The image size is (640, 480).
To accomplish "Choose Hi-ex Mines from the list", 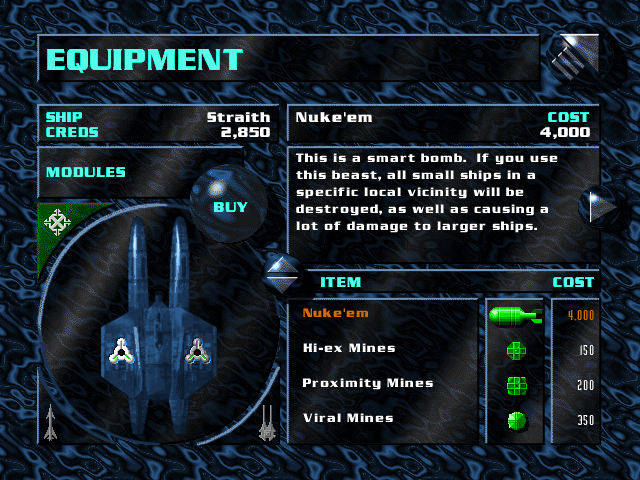I will point(349,349).
